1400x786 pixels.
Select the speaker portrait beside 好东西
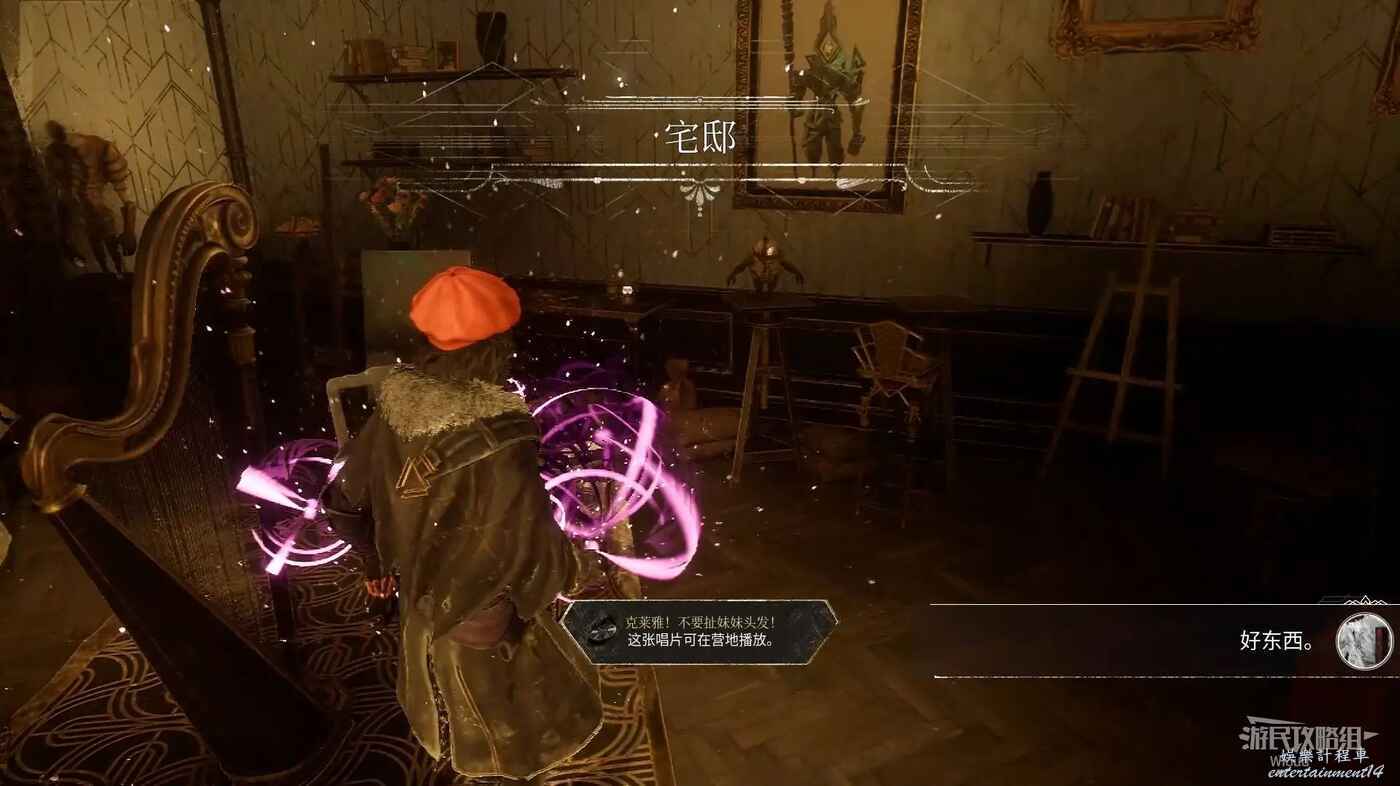click(x=1364, y=641)
